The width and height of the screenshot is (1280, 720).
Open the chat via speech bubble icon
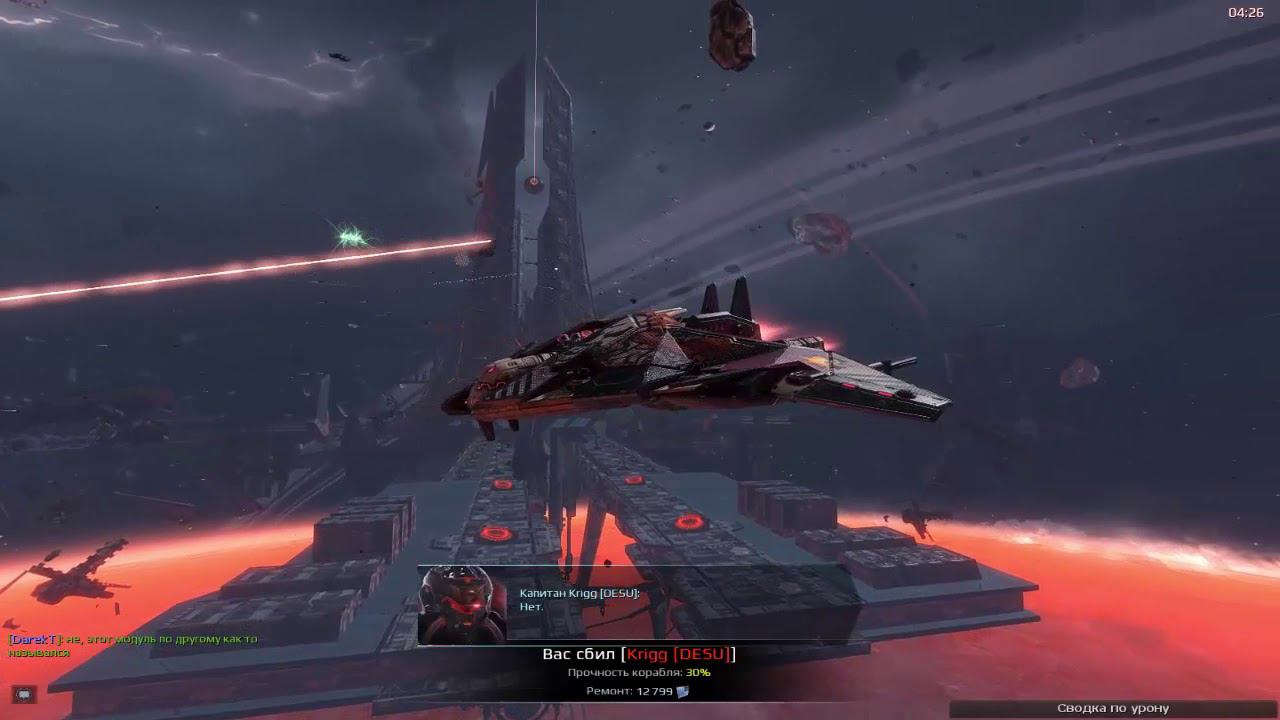point(24,694)
